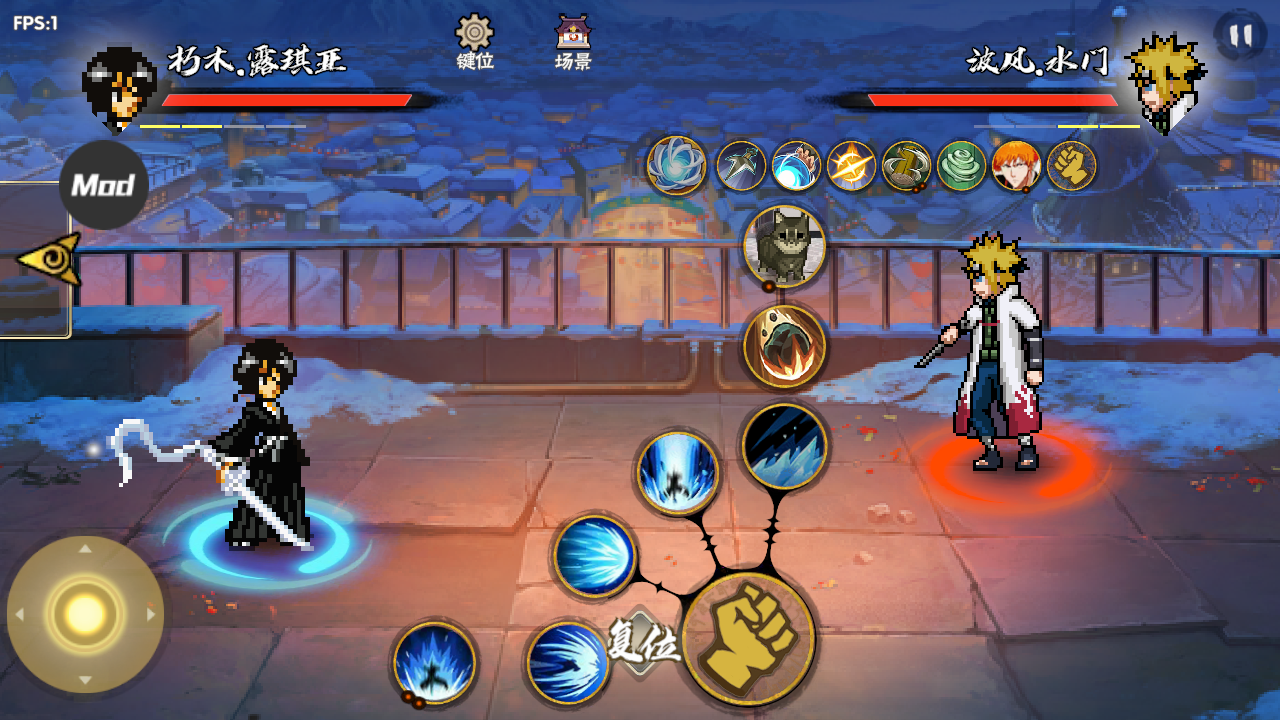1280x720 pixels.
Task: Pick the log substitution skill icon
Action: pos(906,166)
